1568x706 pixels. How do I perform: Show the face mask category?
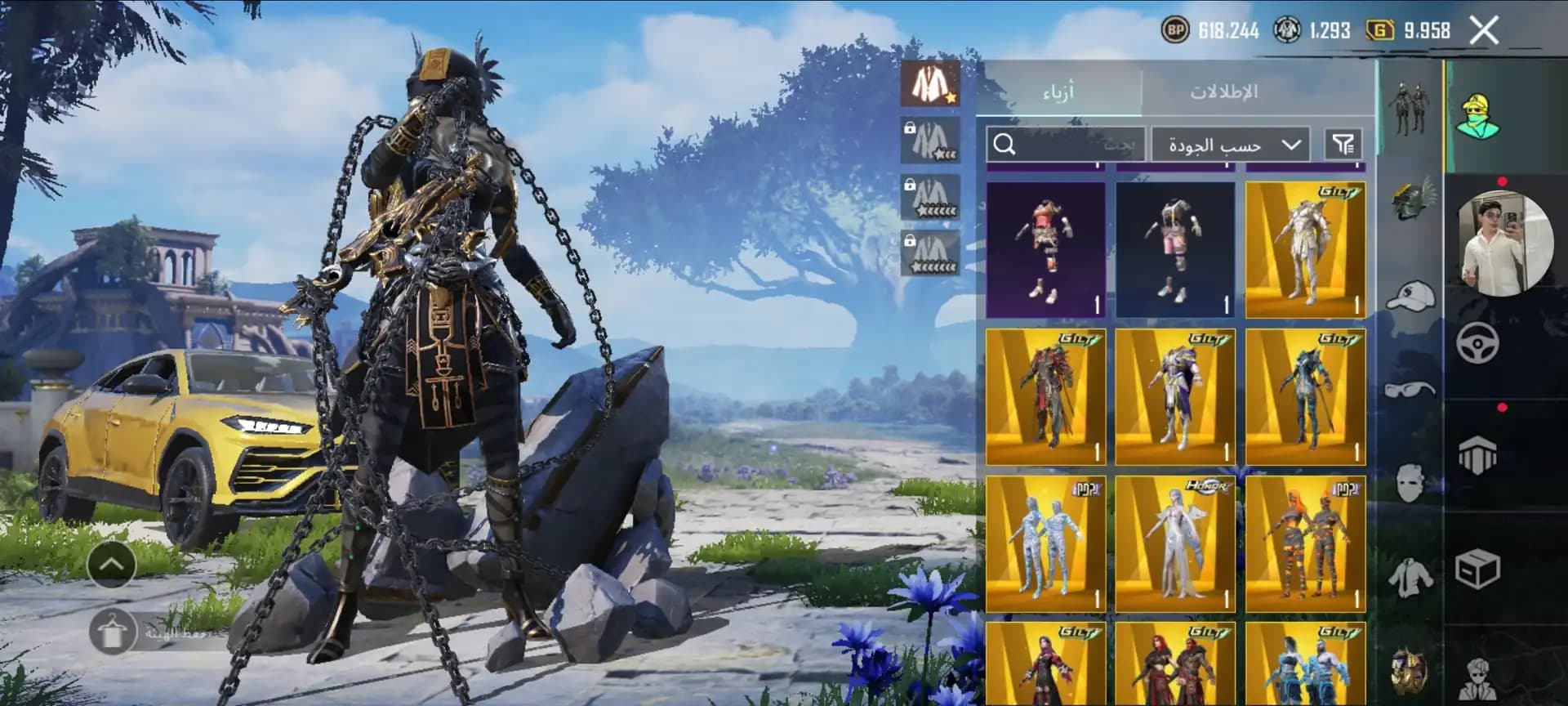[1410, 482]
